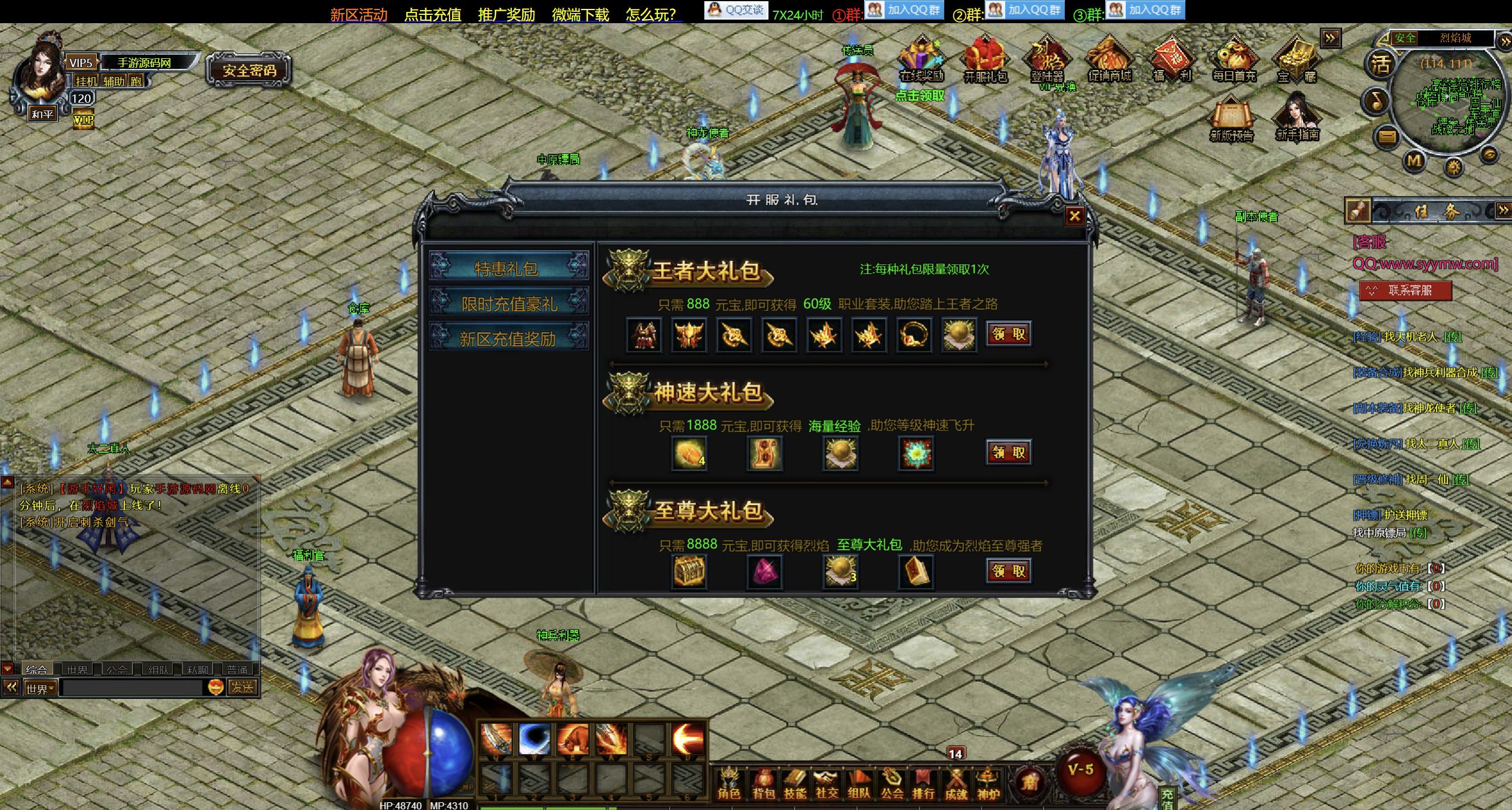Screen dimensions: 1512x810
Task: Open the 安全密码 security password button
Action: click(x=249, y=71)
